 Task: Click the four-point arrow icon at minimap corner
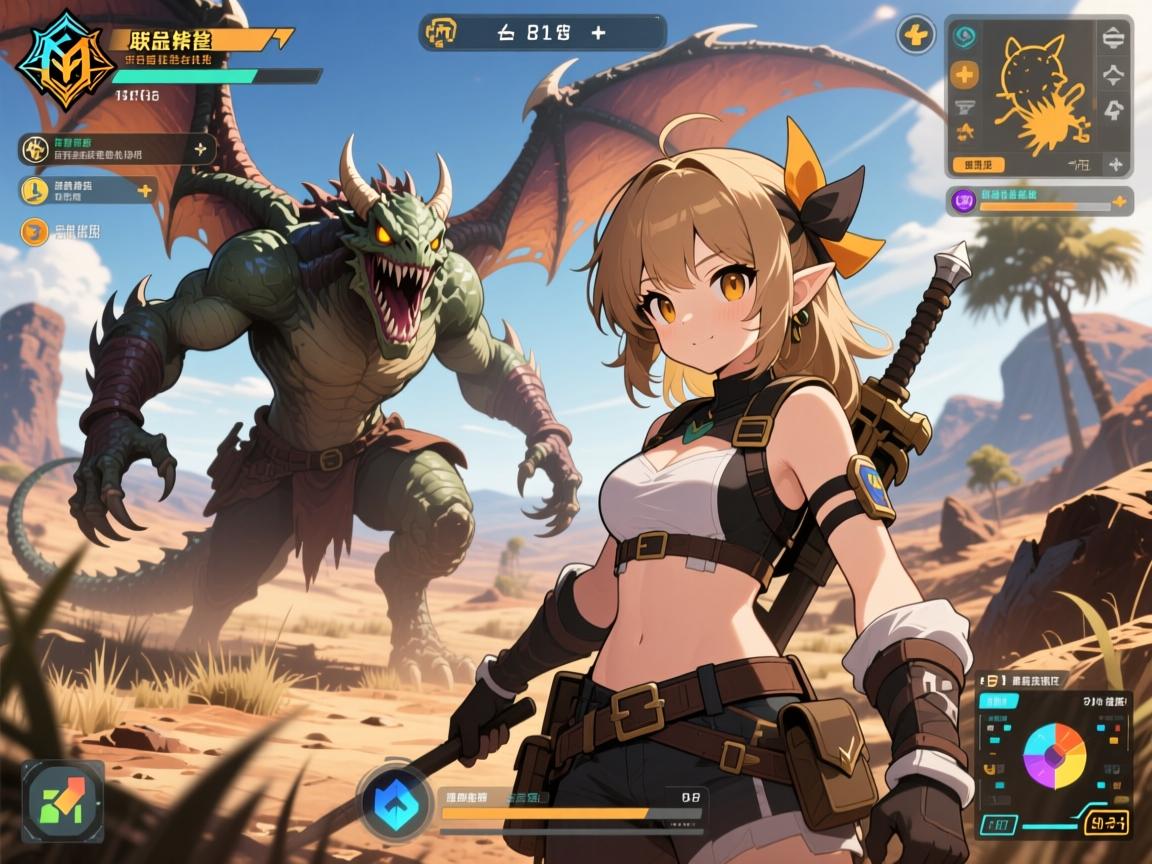pyautogui.click(x=1113, y=165)
